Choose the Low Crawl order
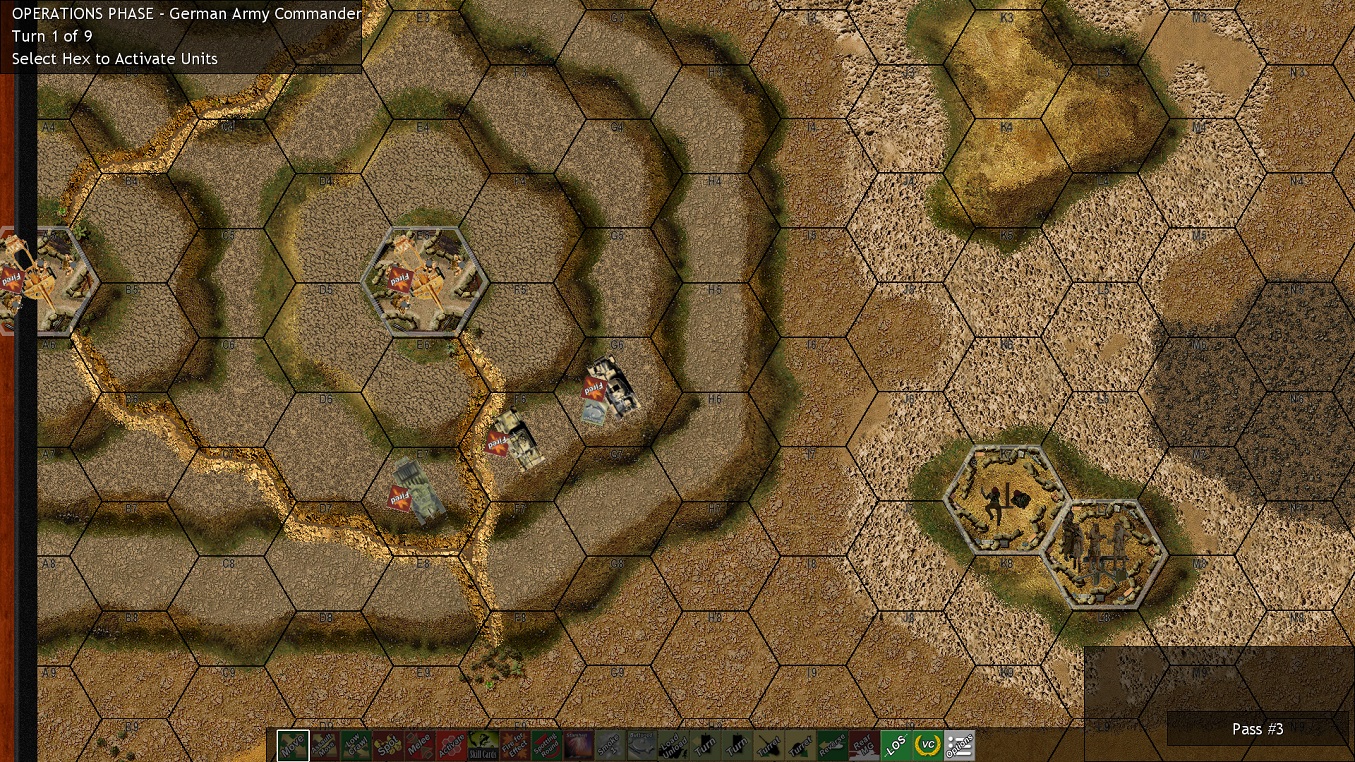 pyautogui.click(x=355, y=745)
